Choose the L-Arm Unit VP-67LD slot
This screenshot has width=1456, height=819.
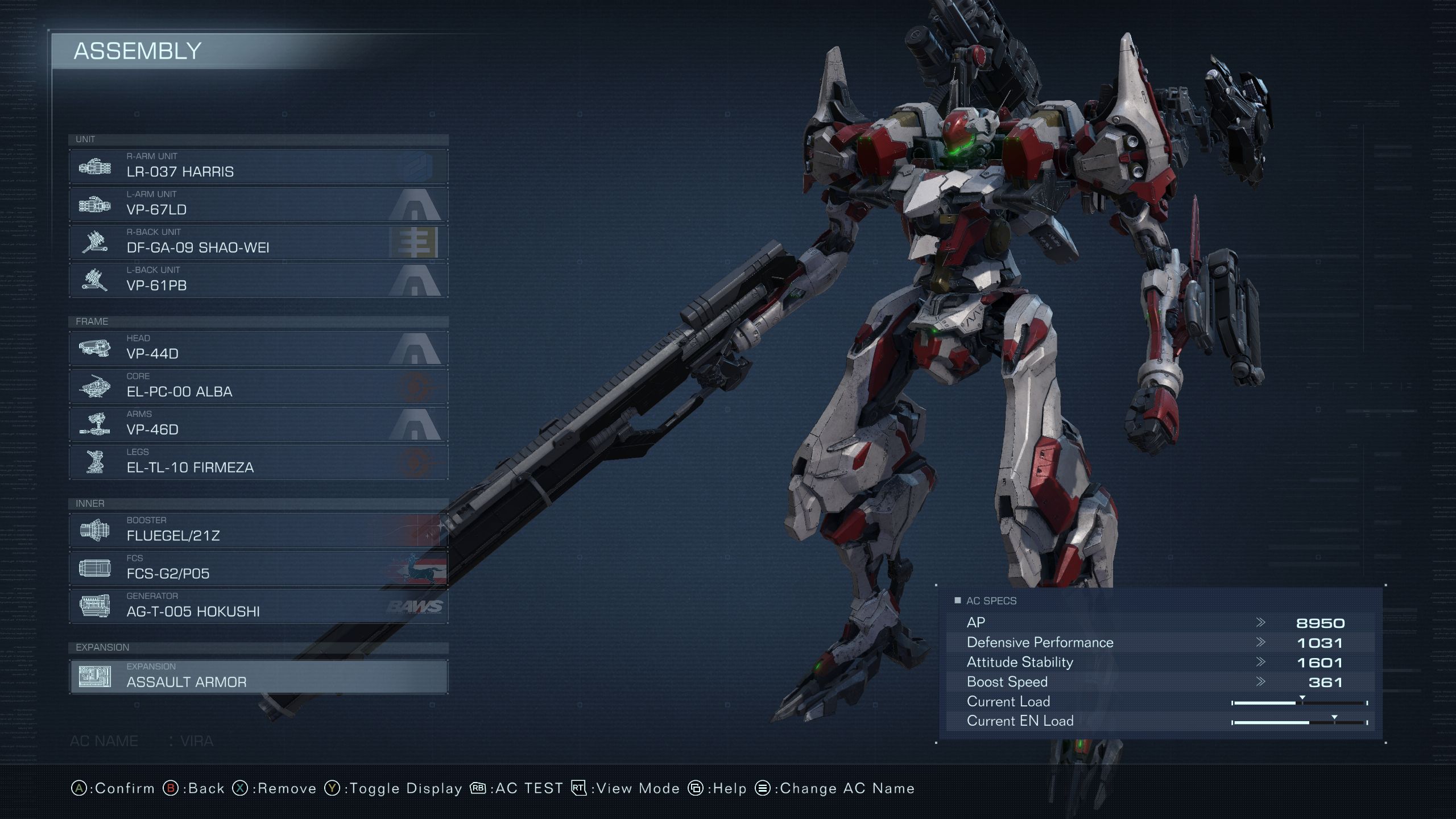tap(258, 204)
